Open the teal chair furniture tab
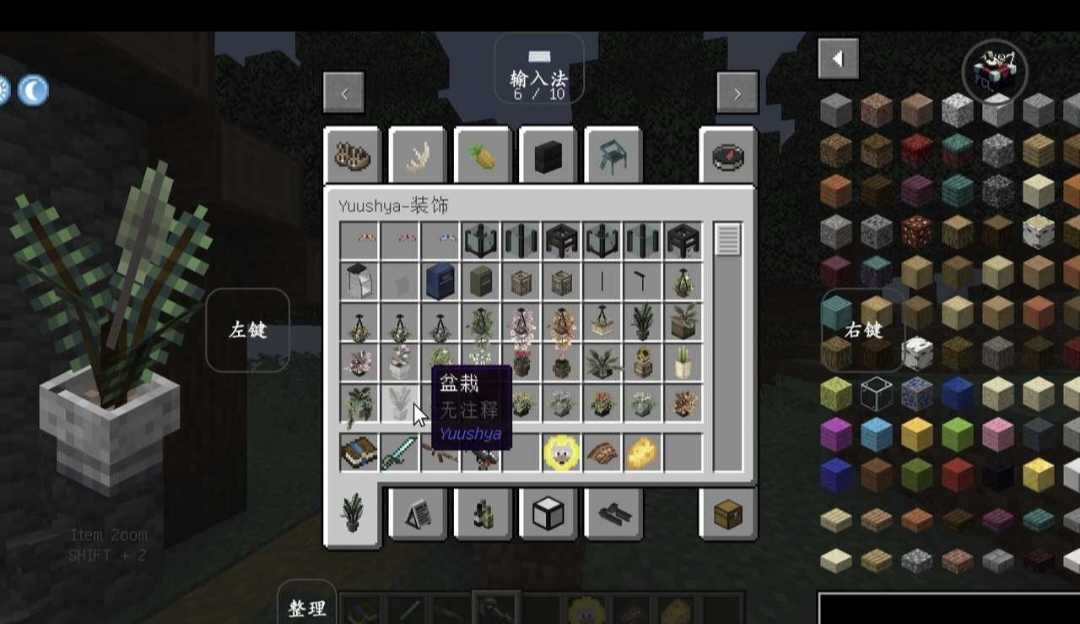Screen dimensions: 1080x624 (612, 156)
